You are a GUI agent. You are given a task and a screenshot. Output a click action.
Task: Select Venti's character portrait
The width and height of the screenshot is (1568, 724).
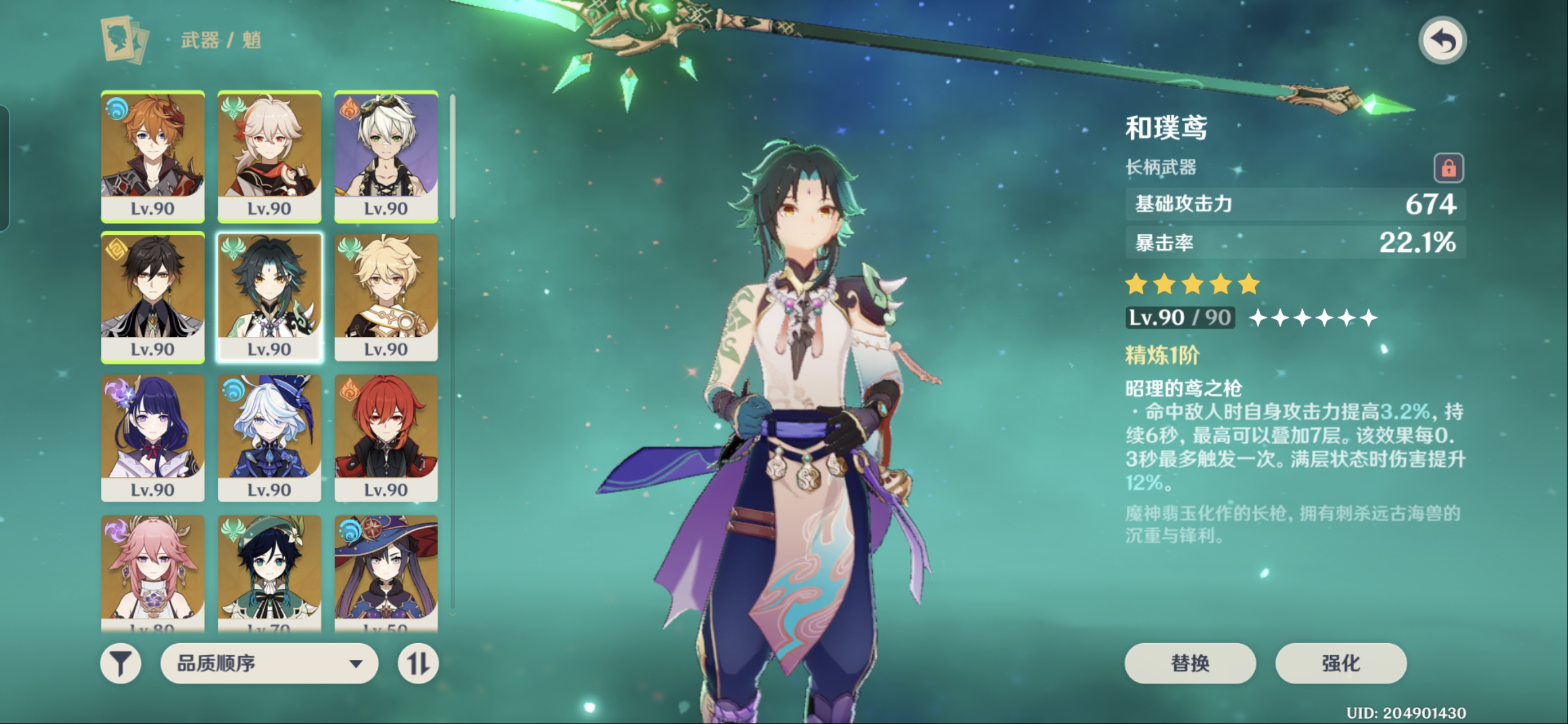[269, 572]
